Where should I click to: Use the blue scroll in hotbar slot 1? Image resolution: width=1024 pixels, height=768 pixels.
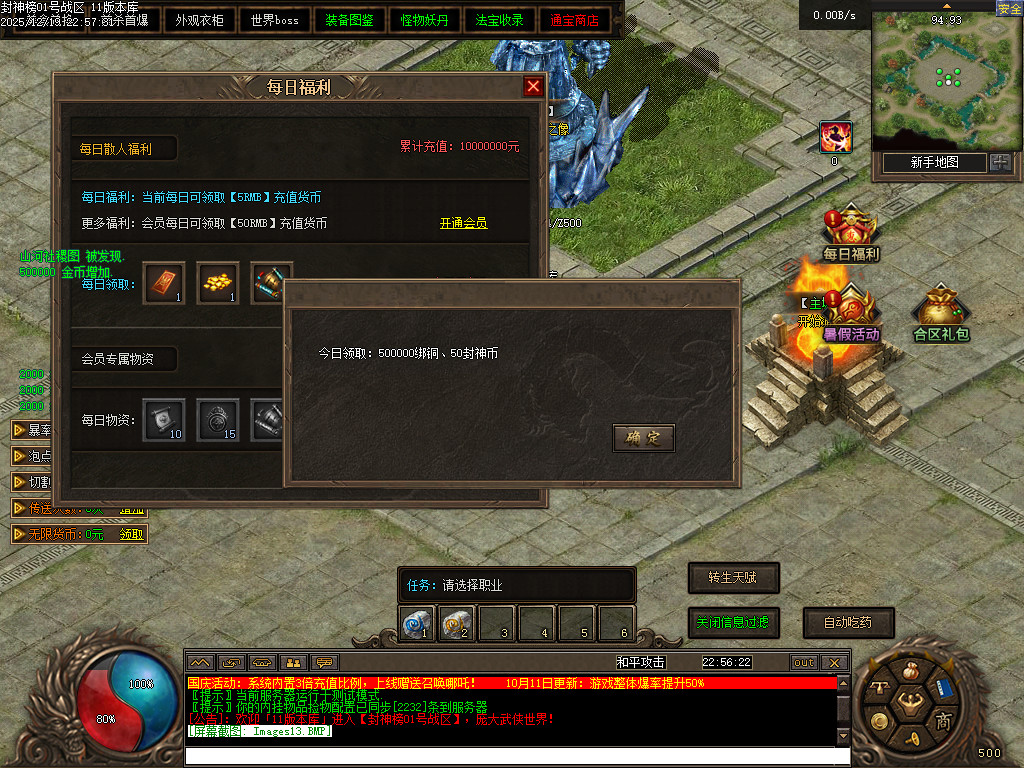417,623
